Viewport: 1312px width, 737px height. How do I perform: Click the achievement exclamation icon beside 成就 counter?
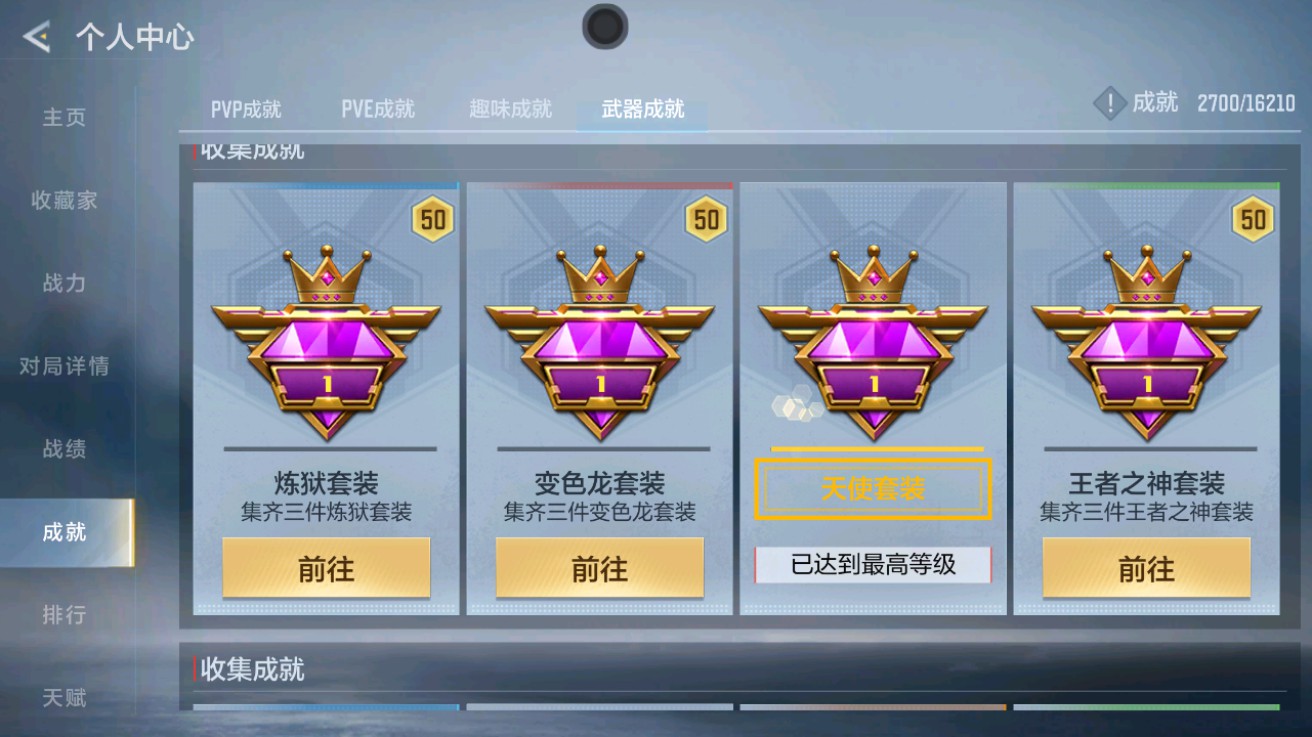pyautogui.click(x=1109, y=101)
